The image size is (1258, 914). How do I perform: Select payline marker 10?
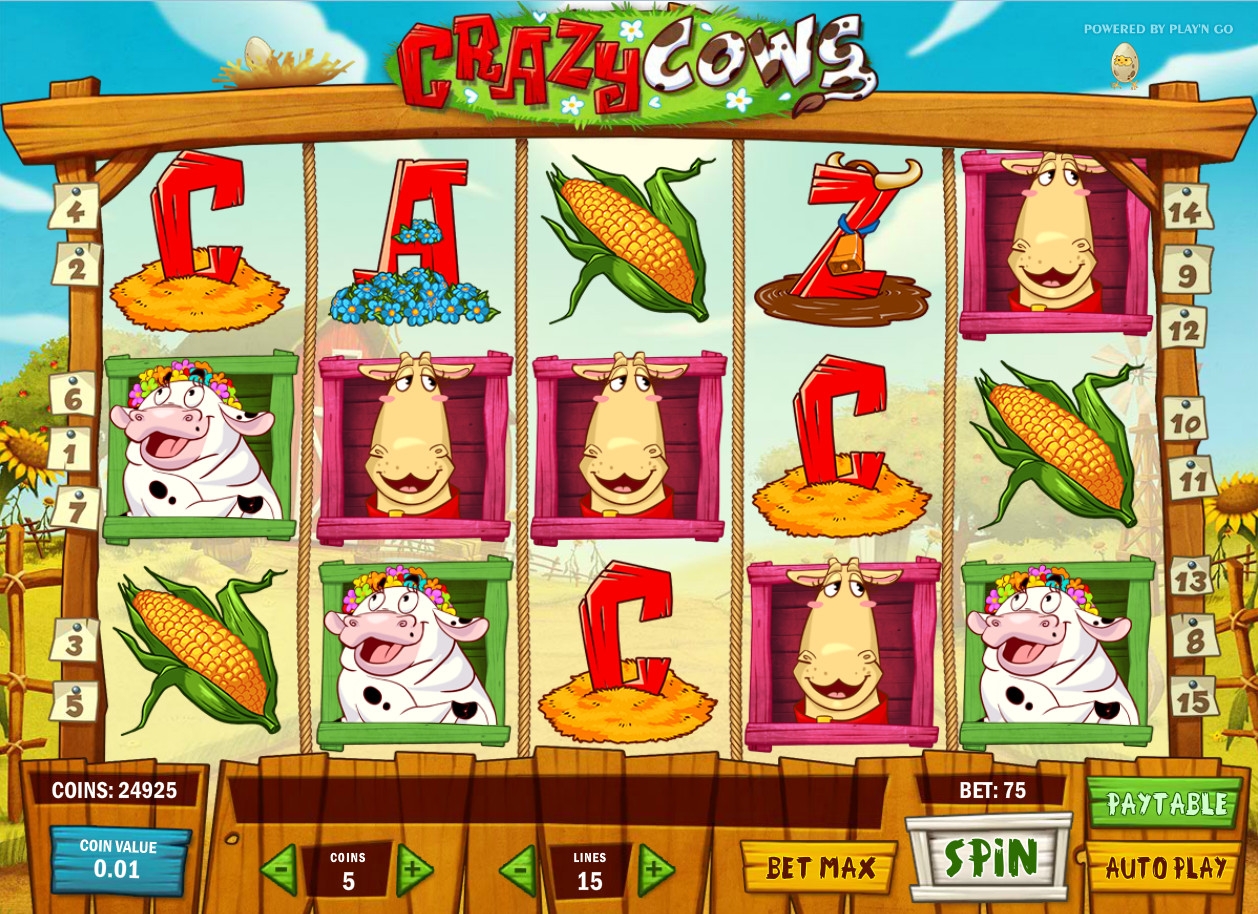(1184, 421)
